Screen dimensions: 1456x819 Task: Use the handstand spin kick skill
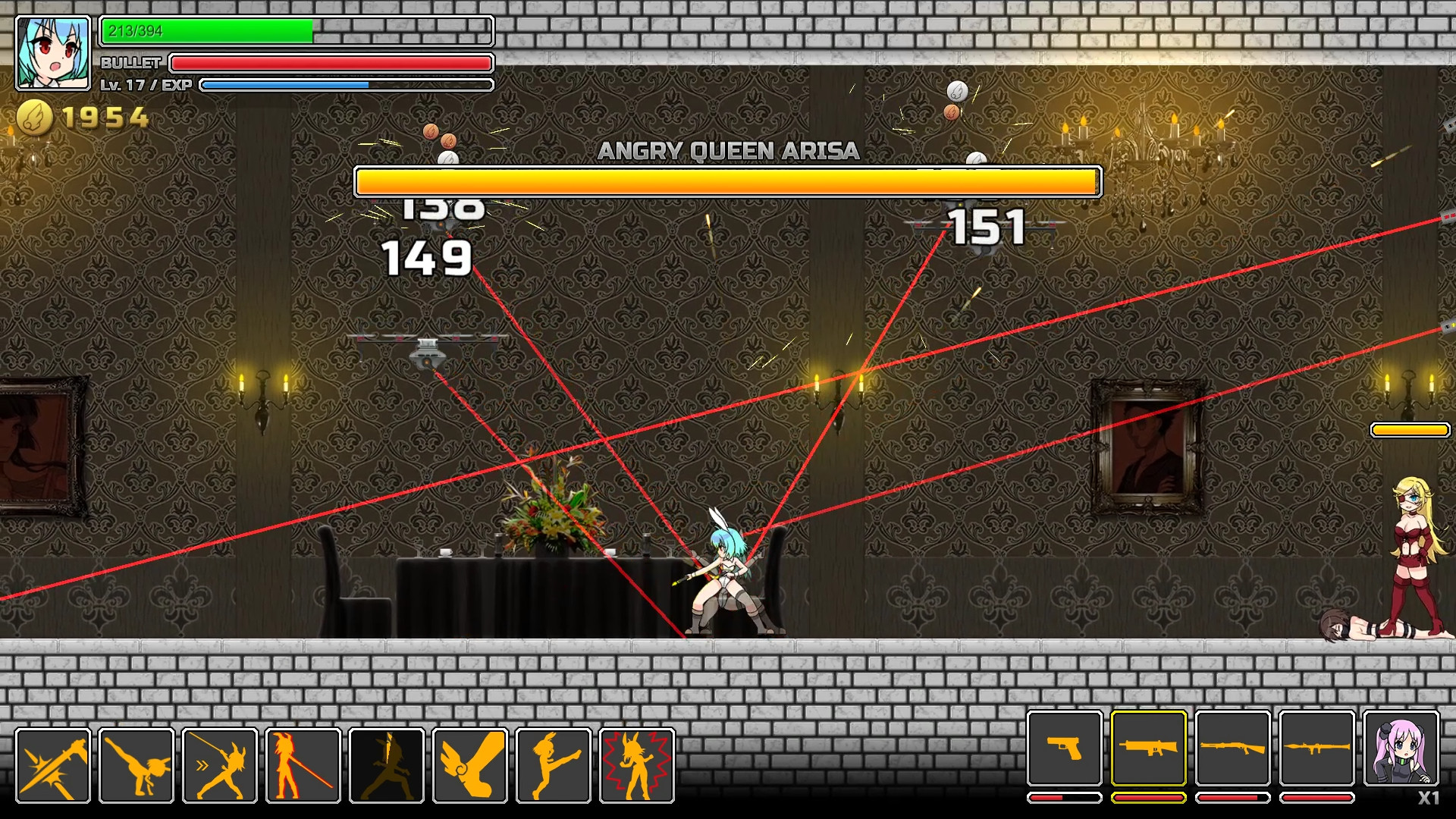pos(136,765)
